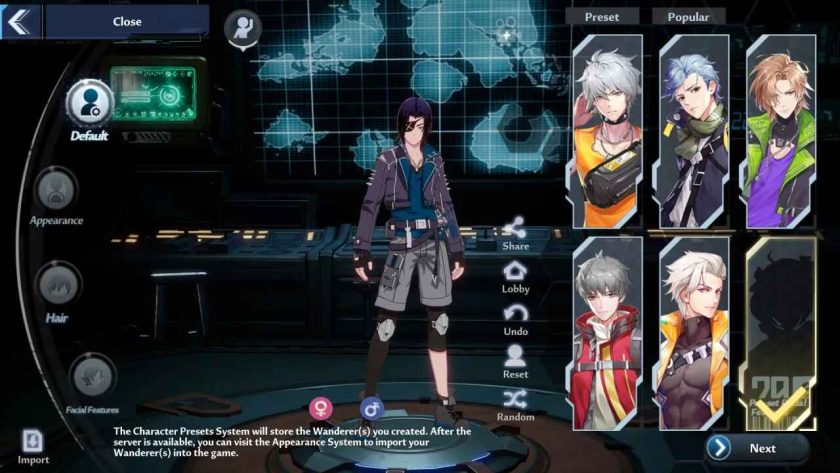The width and height of the screenshot is (840, 473).
Task: Go back using the arrow button
Action: 20,21
